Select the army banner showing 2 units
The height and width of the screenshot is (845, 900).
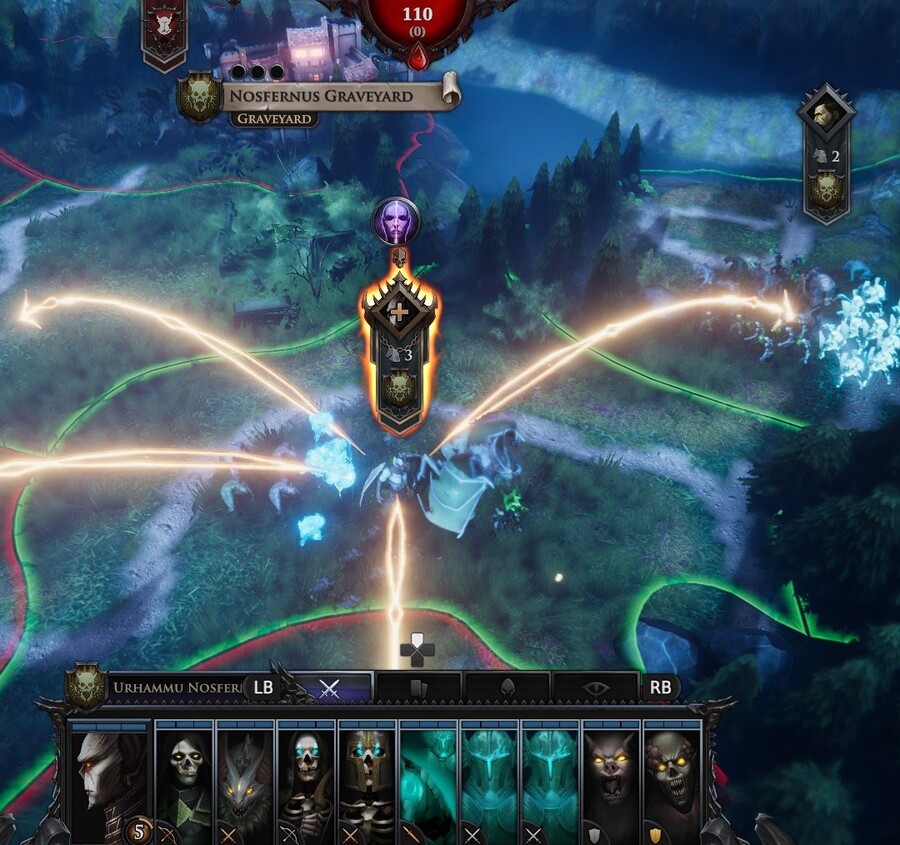pos(825,155)
